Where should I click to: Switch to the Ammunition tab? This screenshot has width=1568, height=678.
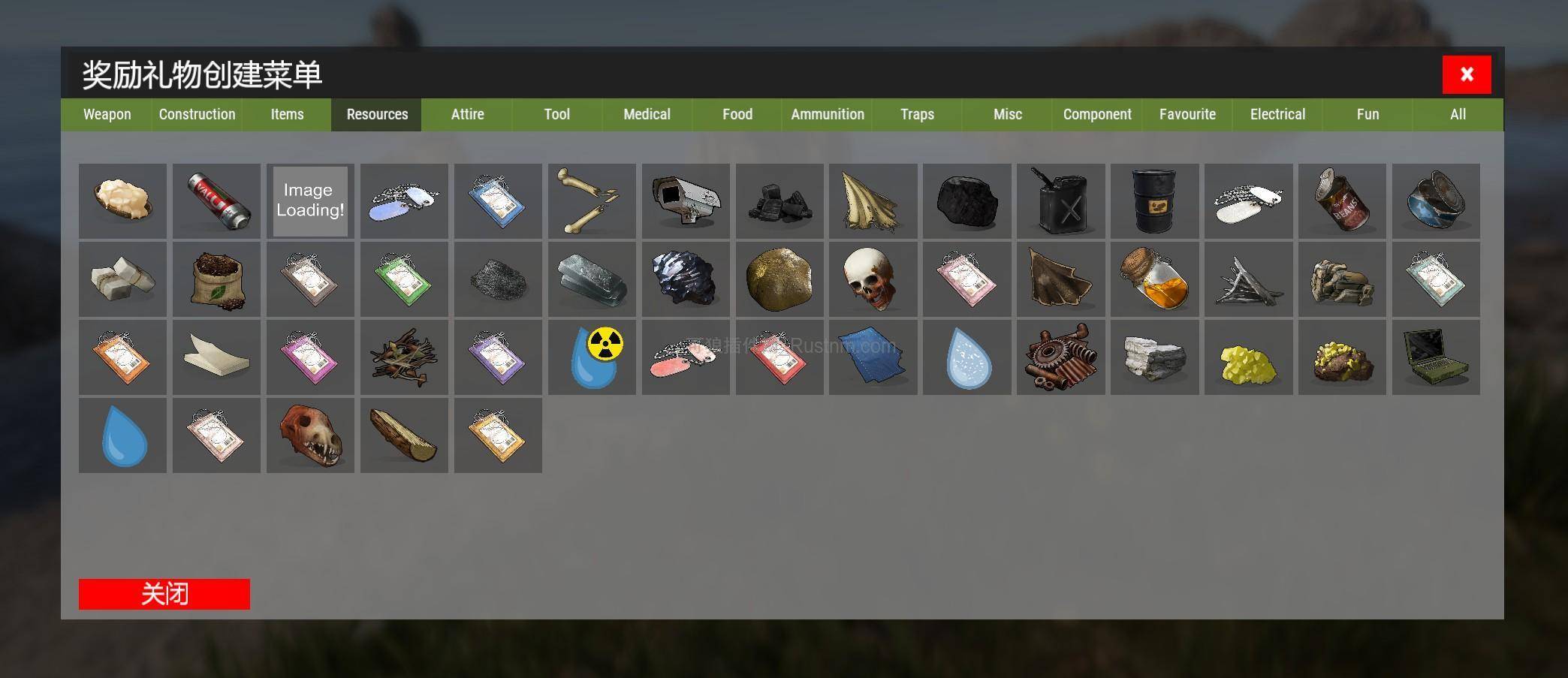(827, 114)
